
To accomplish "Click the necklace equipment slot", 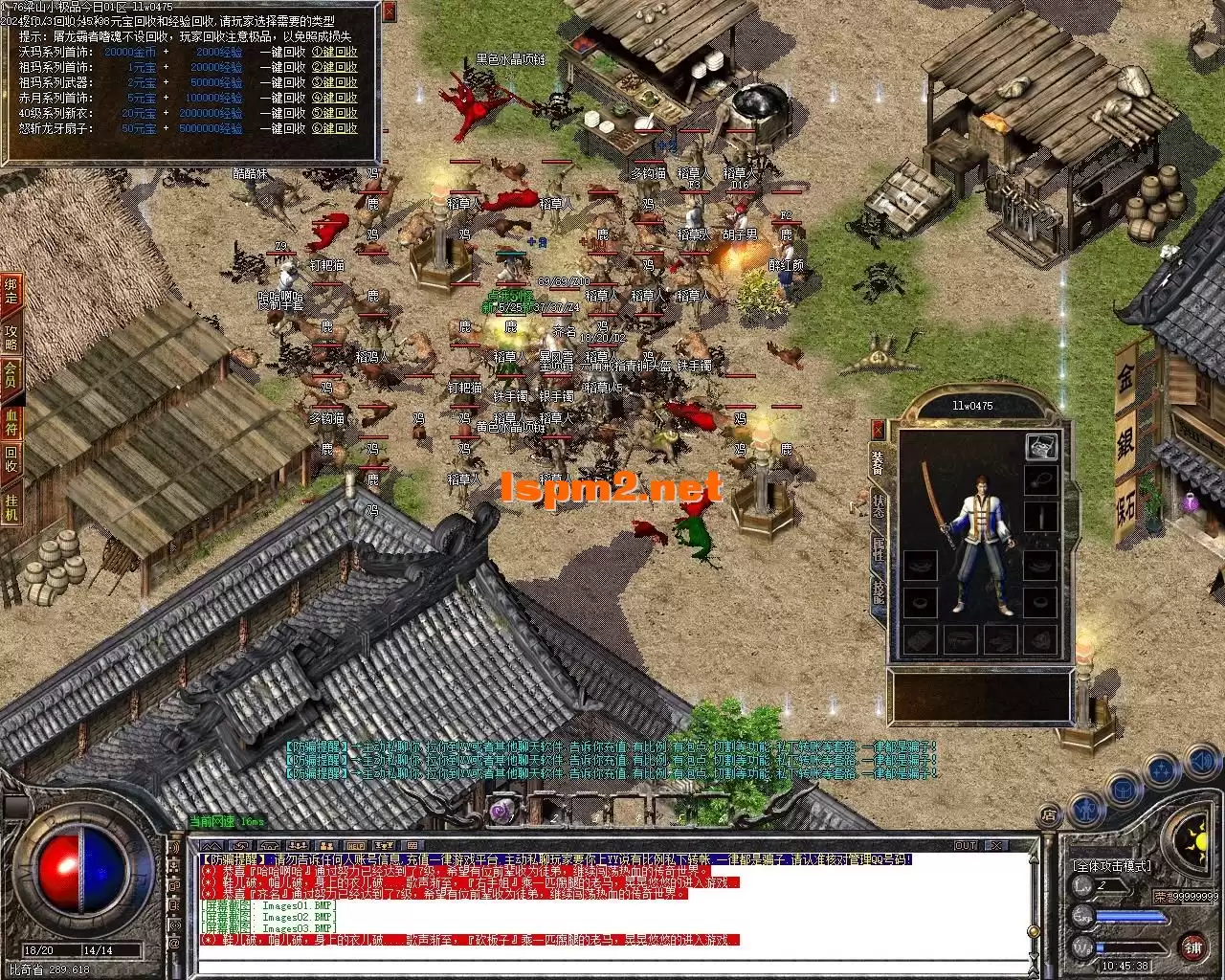I will pyautogui.click(x=1041, y=480).
